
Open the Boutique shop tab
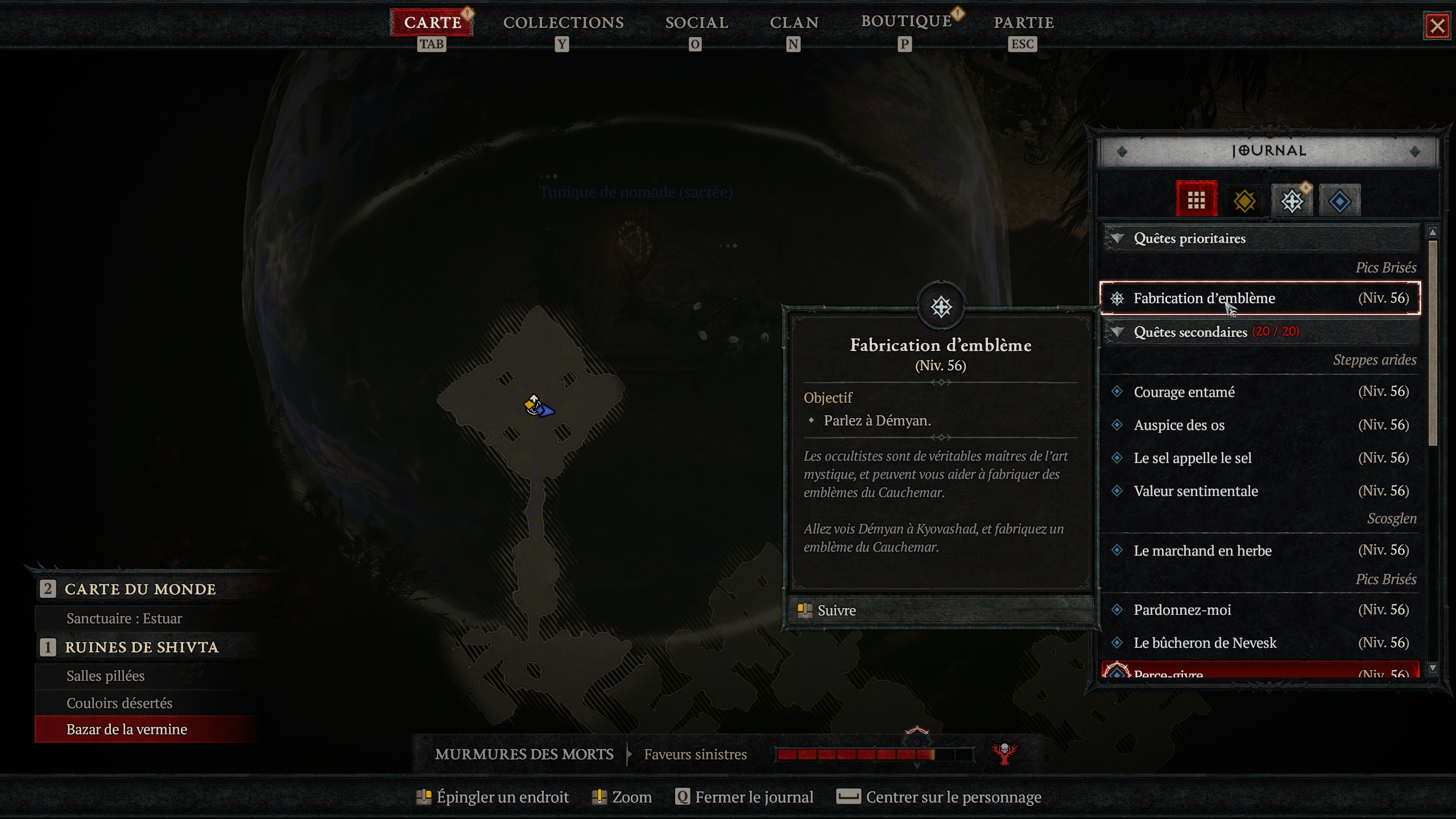[x=906, y=22]
